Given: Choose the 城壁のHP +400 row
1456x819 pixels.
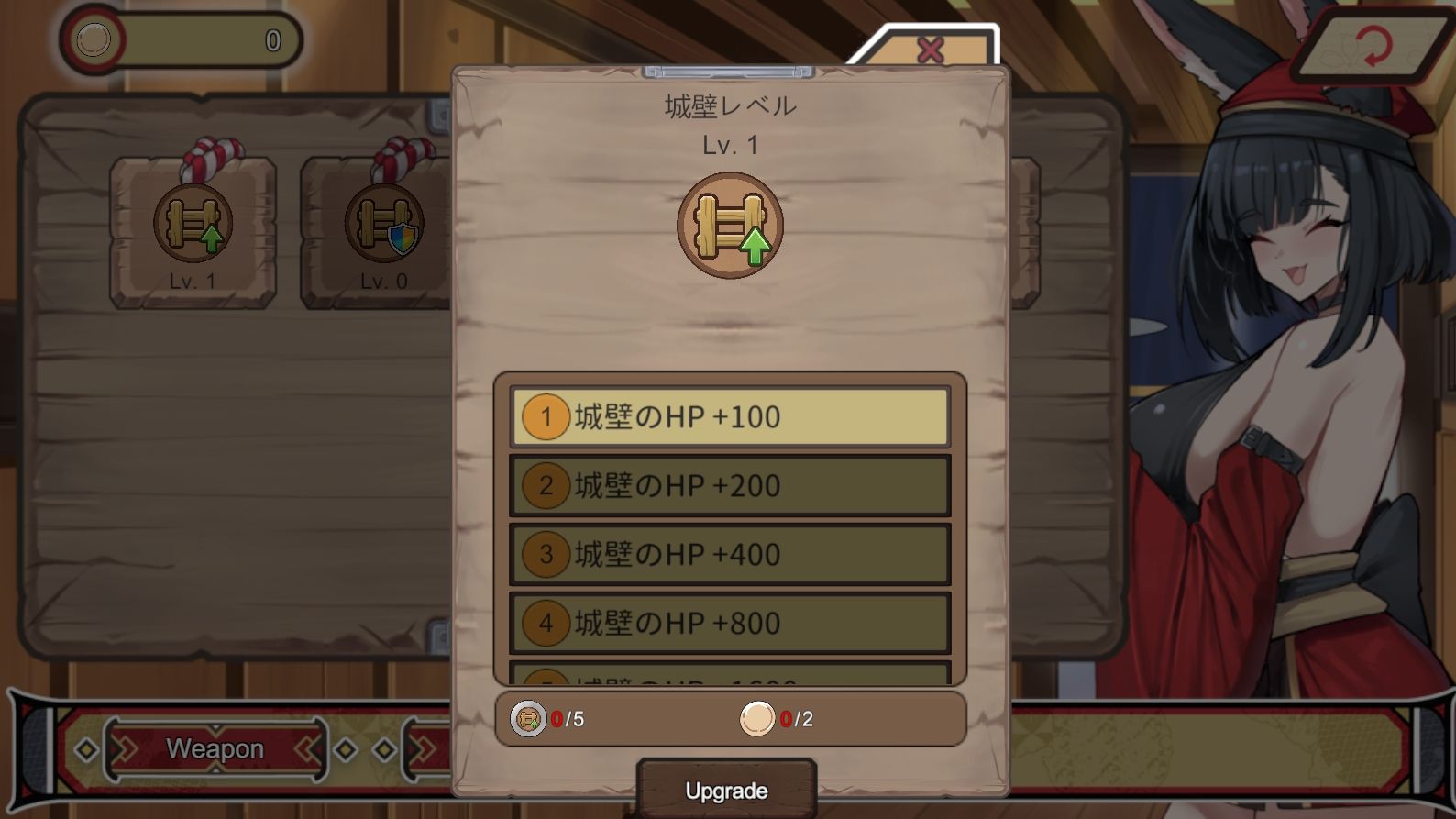Looking at the screenshot, I should [730, 555].
